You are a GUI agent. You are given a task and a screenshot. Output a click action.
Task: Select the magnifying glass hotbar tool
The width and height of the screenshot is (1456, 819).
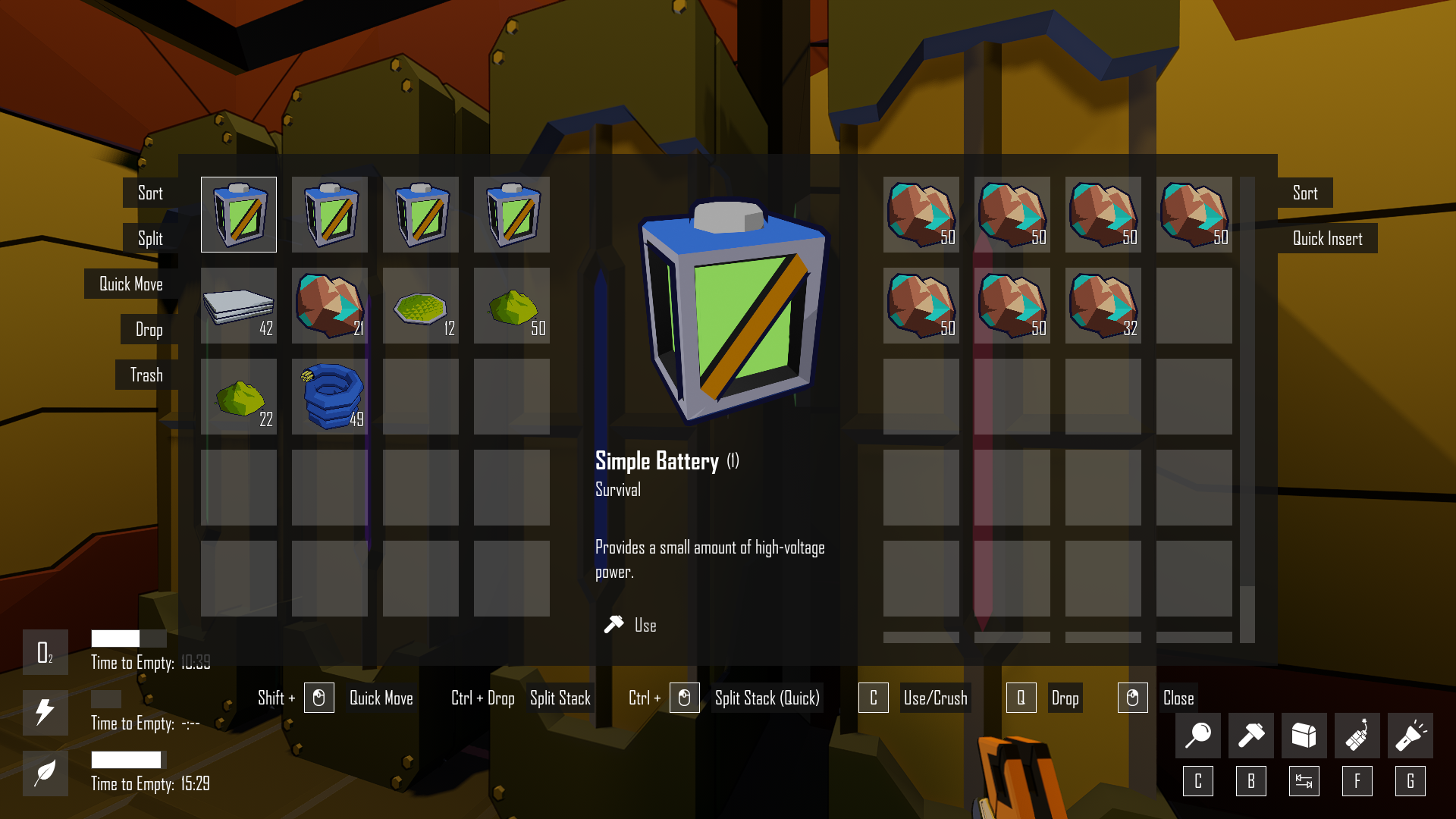(1197, 735)
